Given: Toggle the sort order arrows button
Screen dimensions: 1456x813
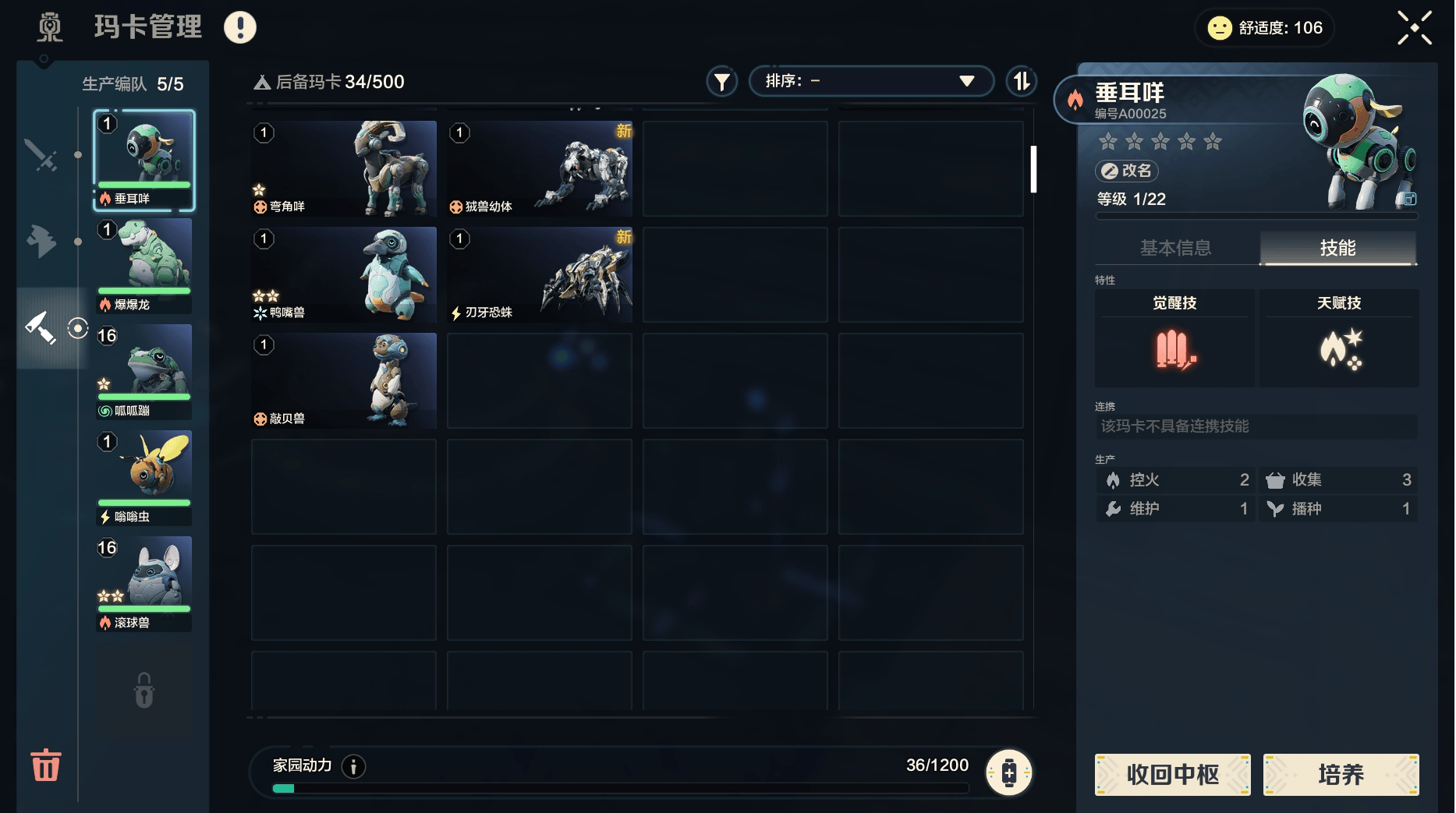Looking at the screenshot, I should click(x=1021, y=81).
